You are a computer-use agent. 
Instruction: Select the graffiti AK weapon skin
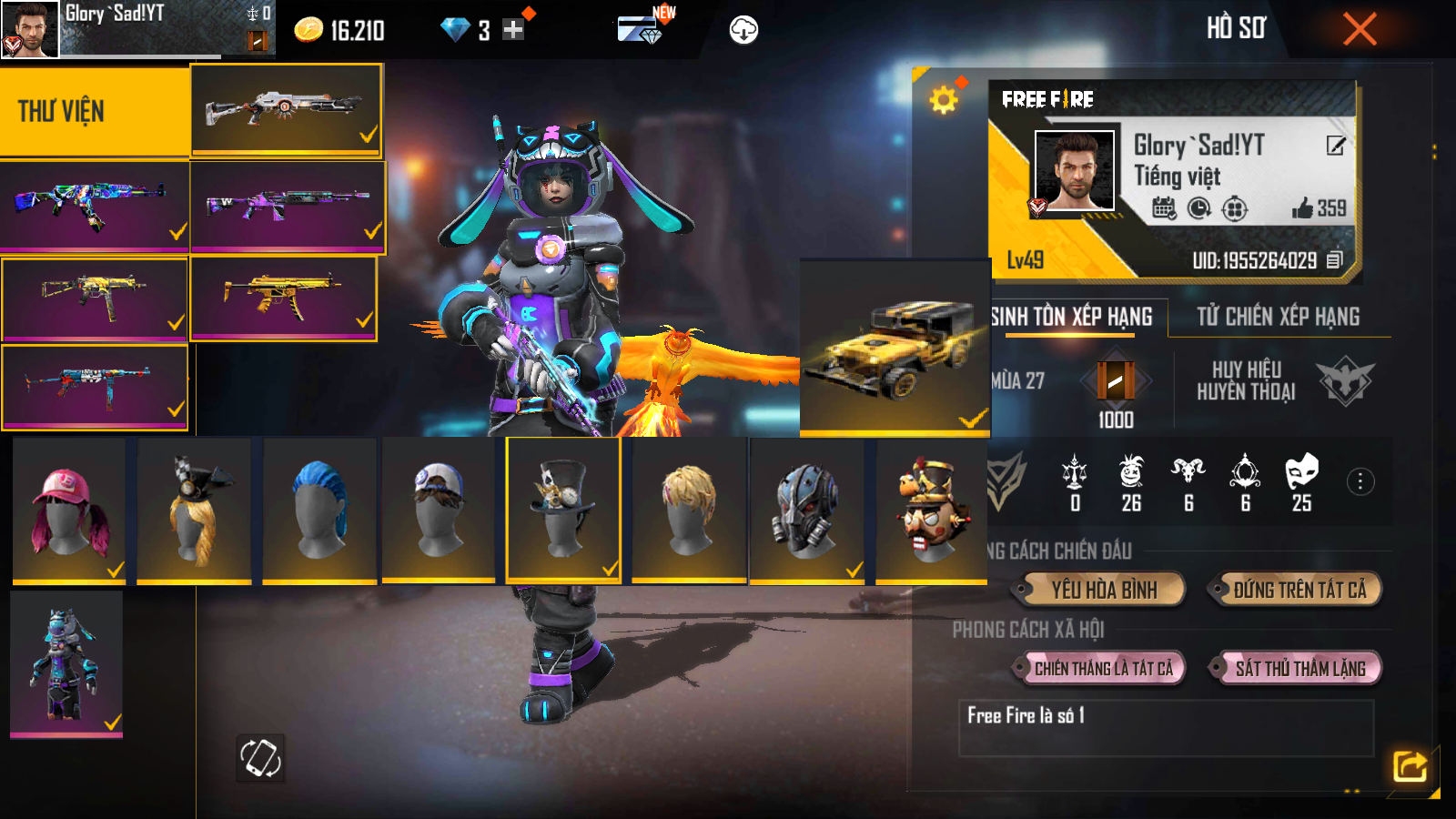[x=94, y=205]
